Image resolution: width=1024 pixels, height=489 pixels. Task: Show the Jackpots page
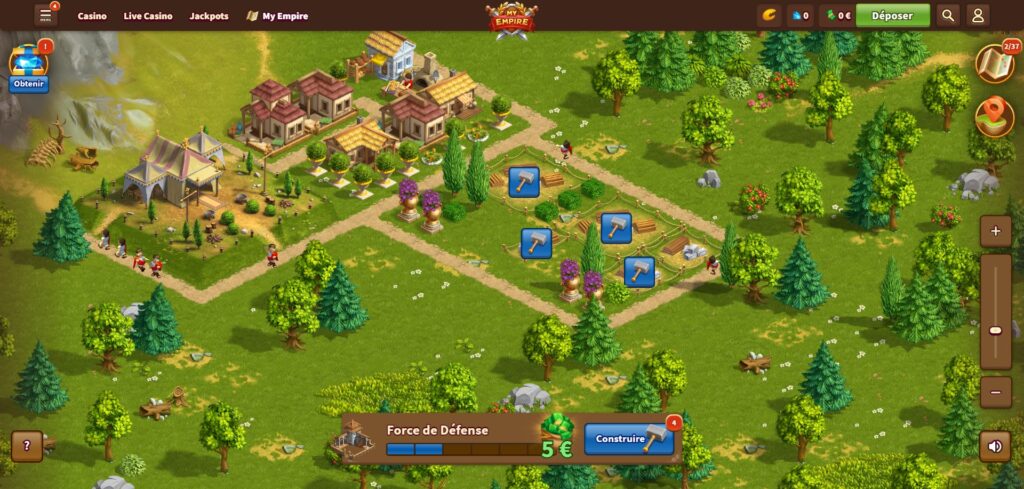209,16
